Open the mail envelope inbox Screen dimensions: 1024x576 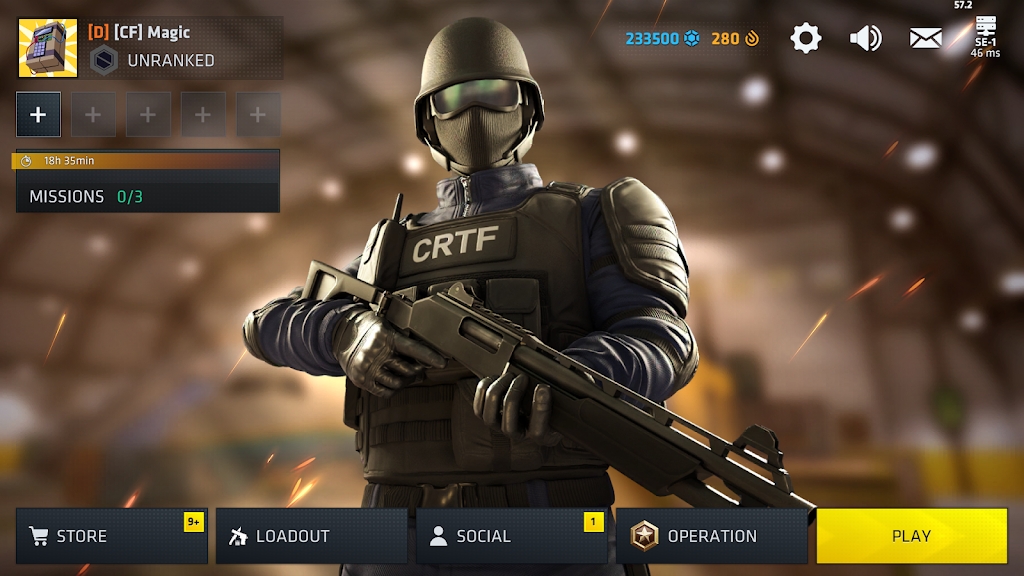[926, 39]
